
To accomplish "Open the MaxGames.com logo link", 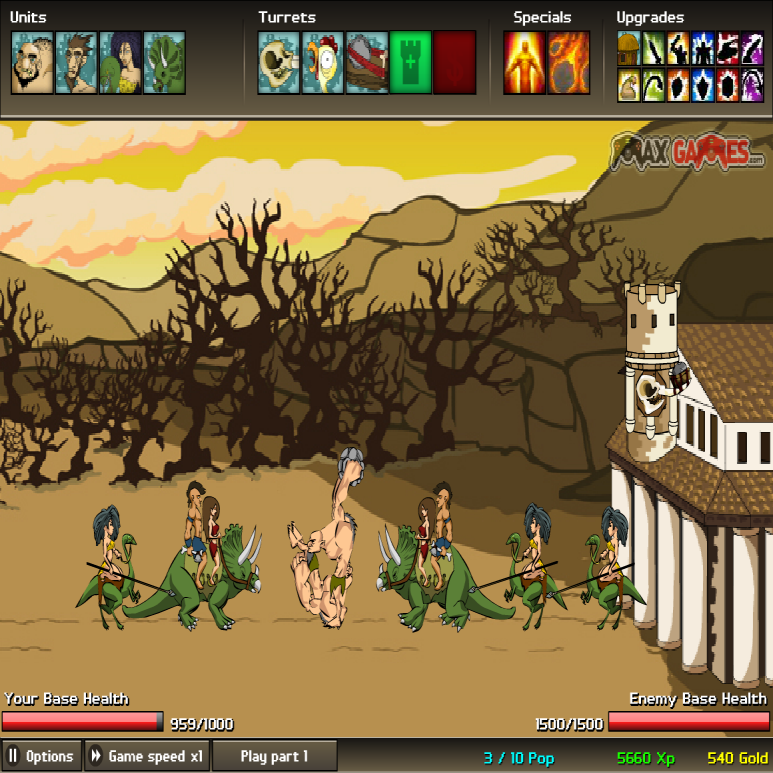I will click(x=689, y=153).
